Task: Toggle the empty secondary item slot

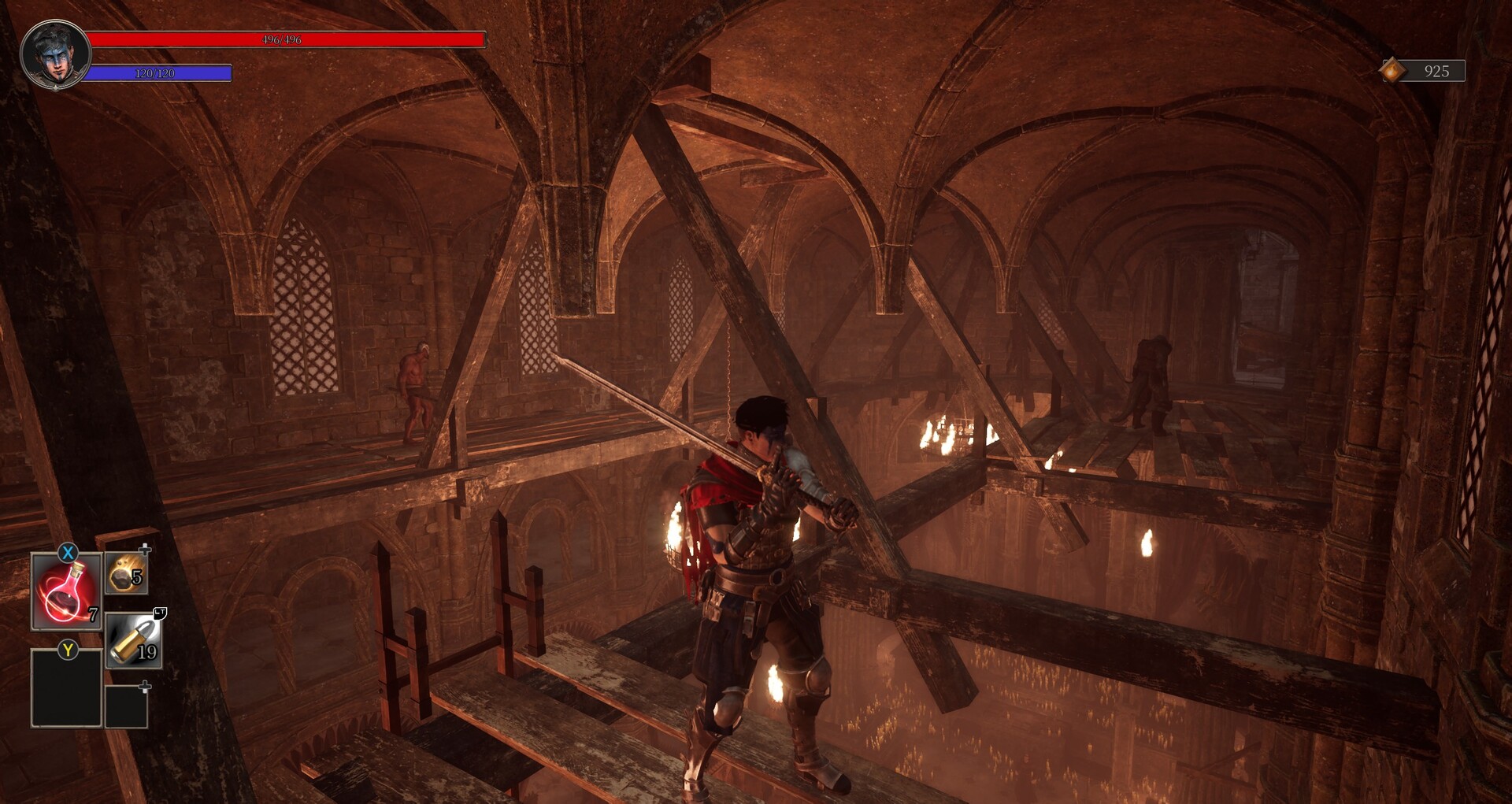Action: click(126, 708)
